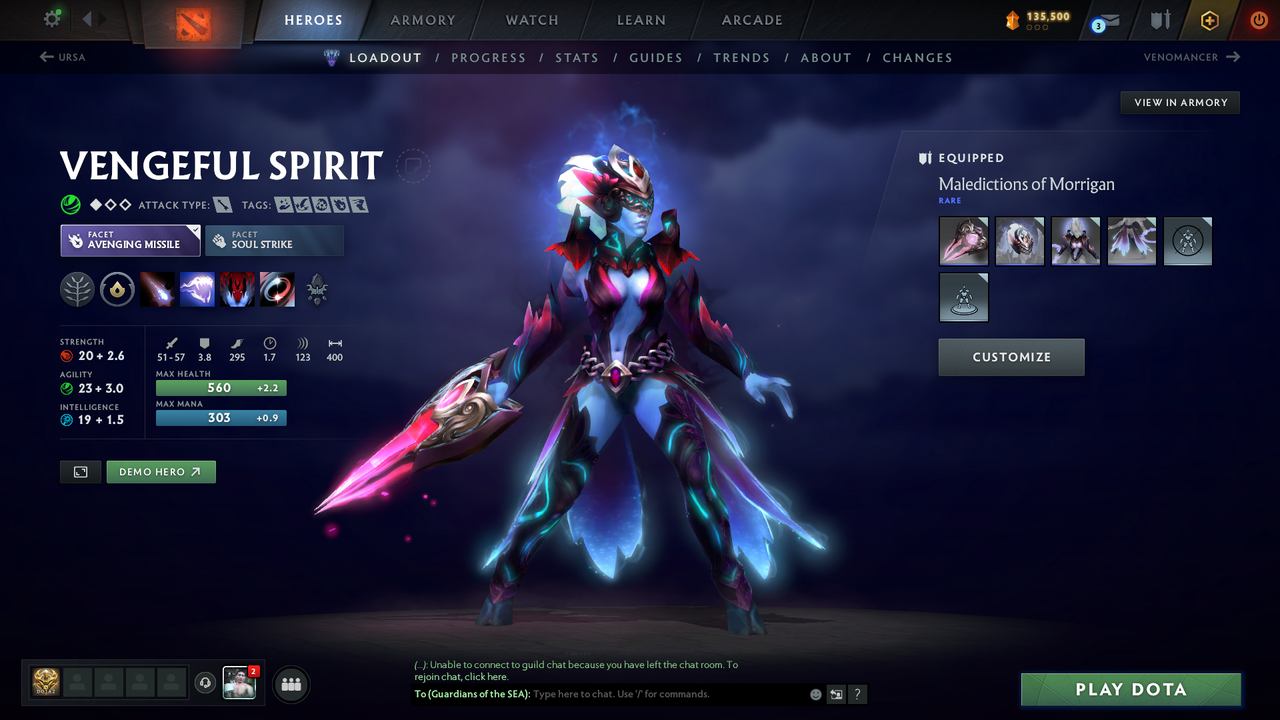This screenshot has height=720, width=1280.
Task: Switch to the ARMORY tab
Action: coord(422,20)
